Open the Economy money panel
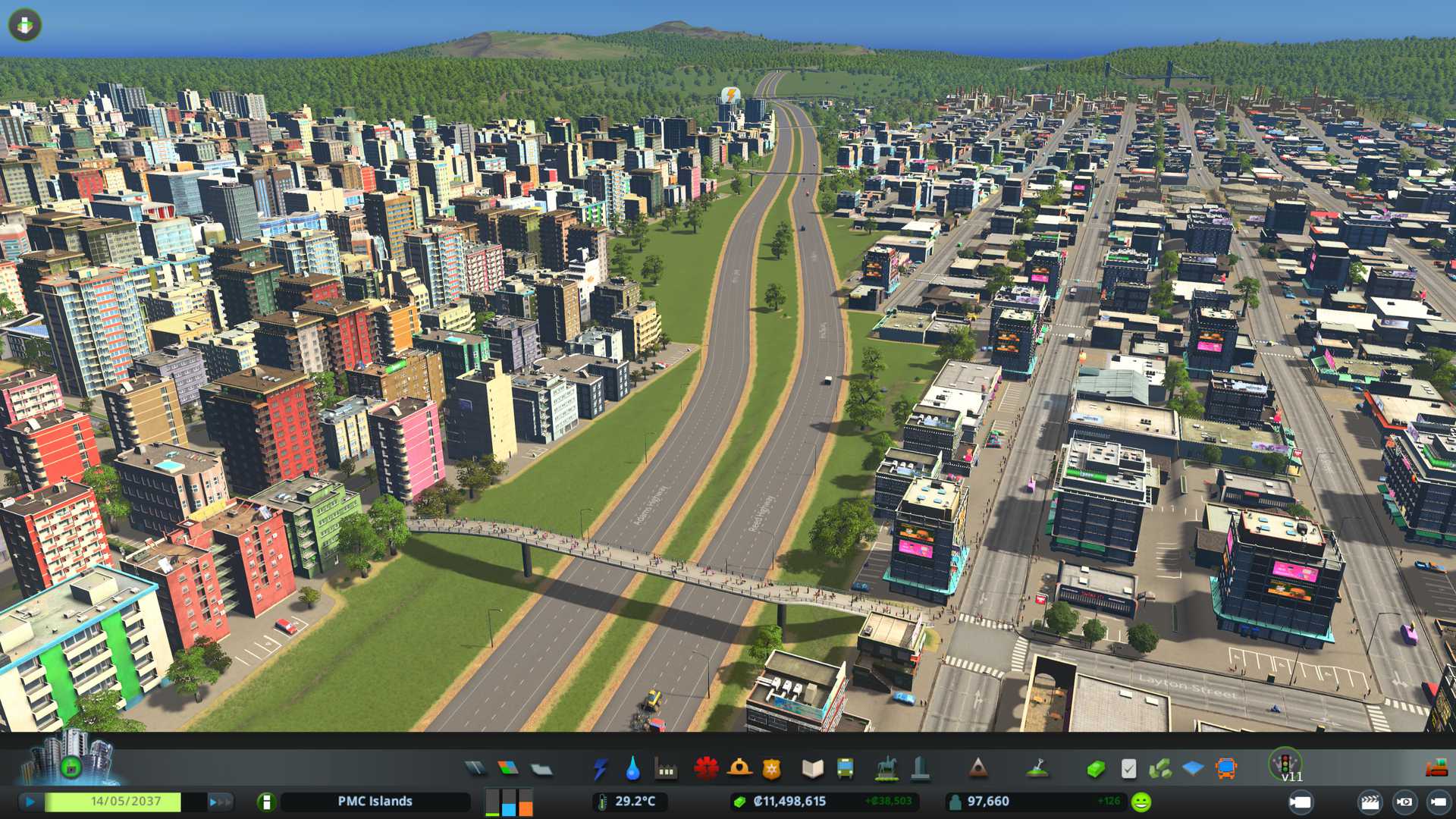 coord(1095,770)
